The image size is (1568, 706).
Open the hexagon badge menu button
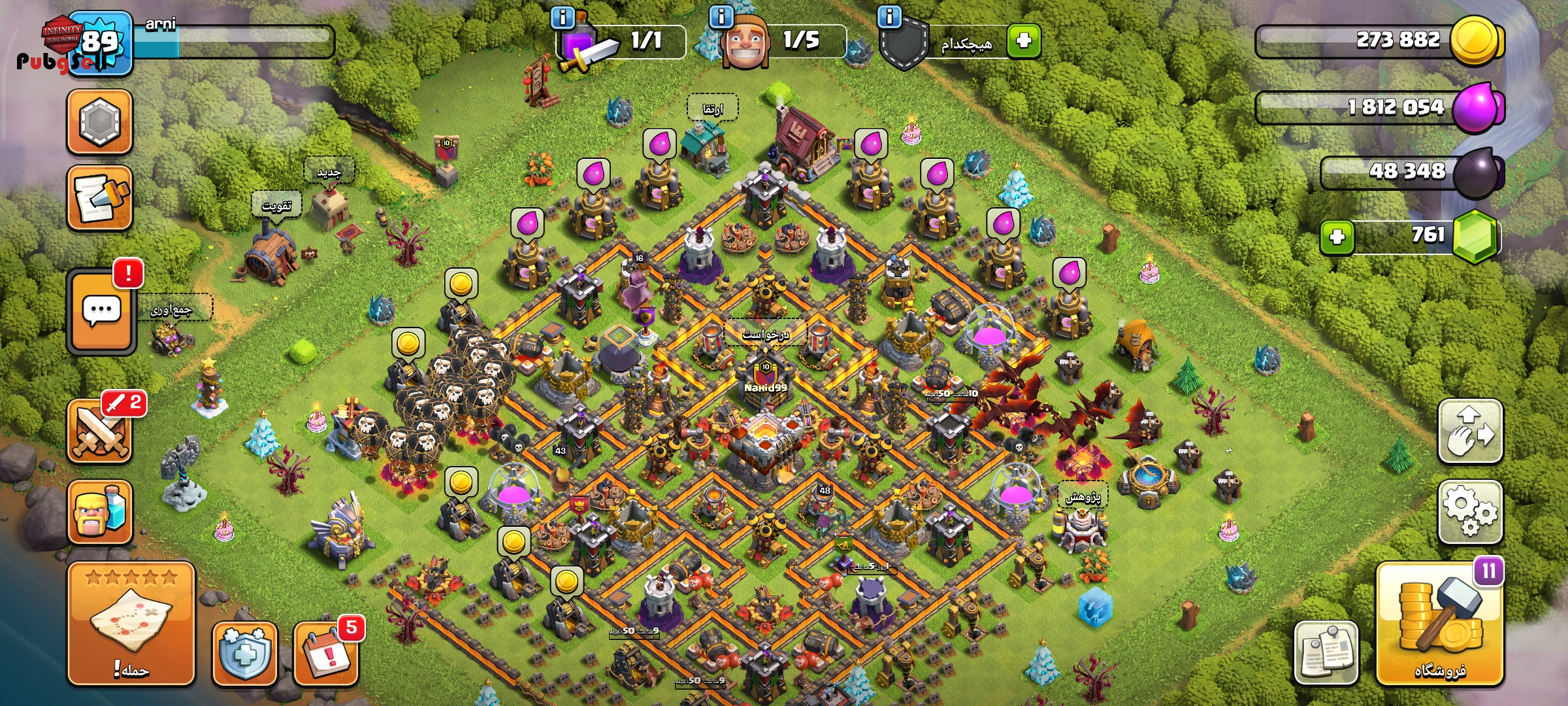pyautogui.click(x=100, y=122)
